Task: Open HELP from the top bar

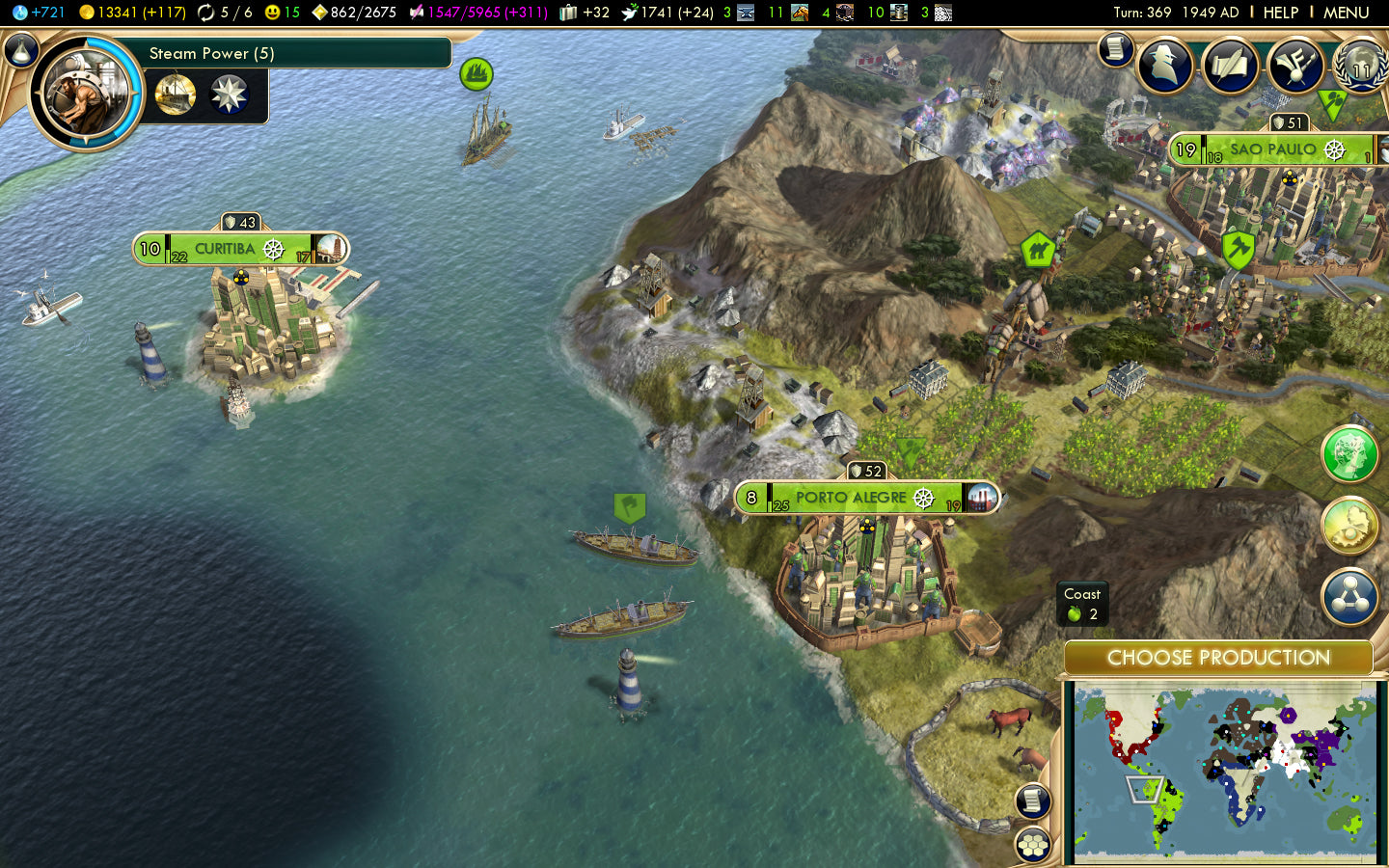Action: pyautogui.click(x=1281, y=13)
